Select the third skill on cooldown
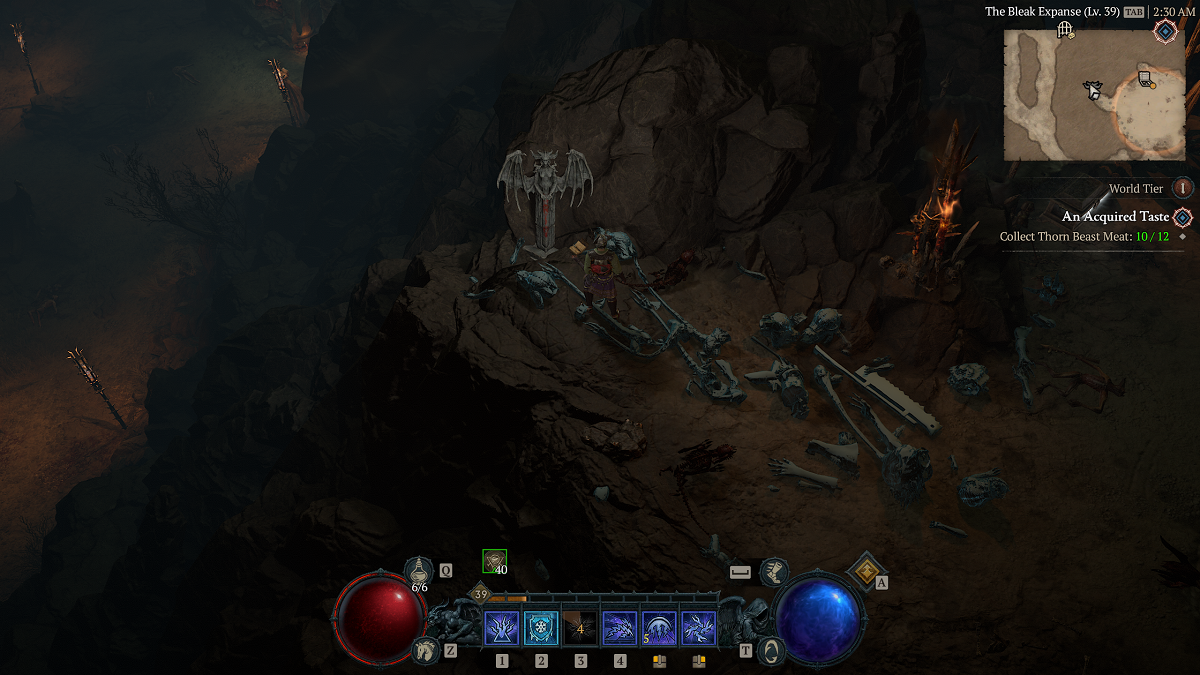Viewport: 1200px width, 675px height. click(580, 629)
